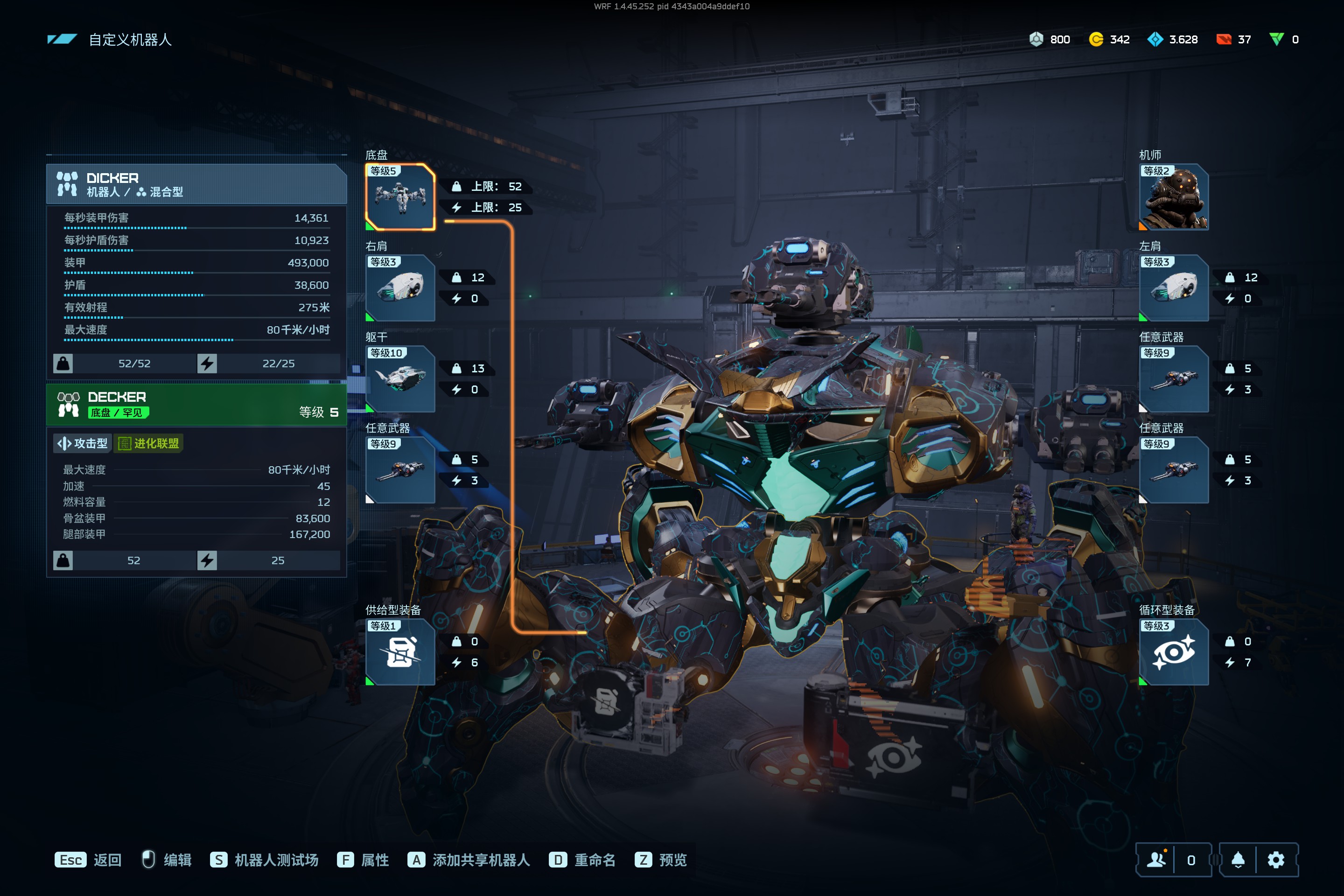Add a shared robot (添加共享机器人)
The height and width of the screenshot is (896, 1344).
pyautogui.click(x=469, y=860)
